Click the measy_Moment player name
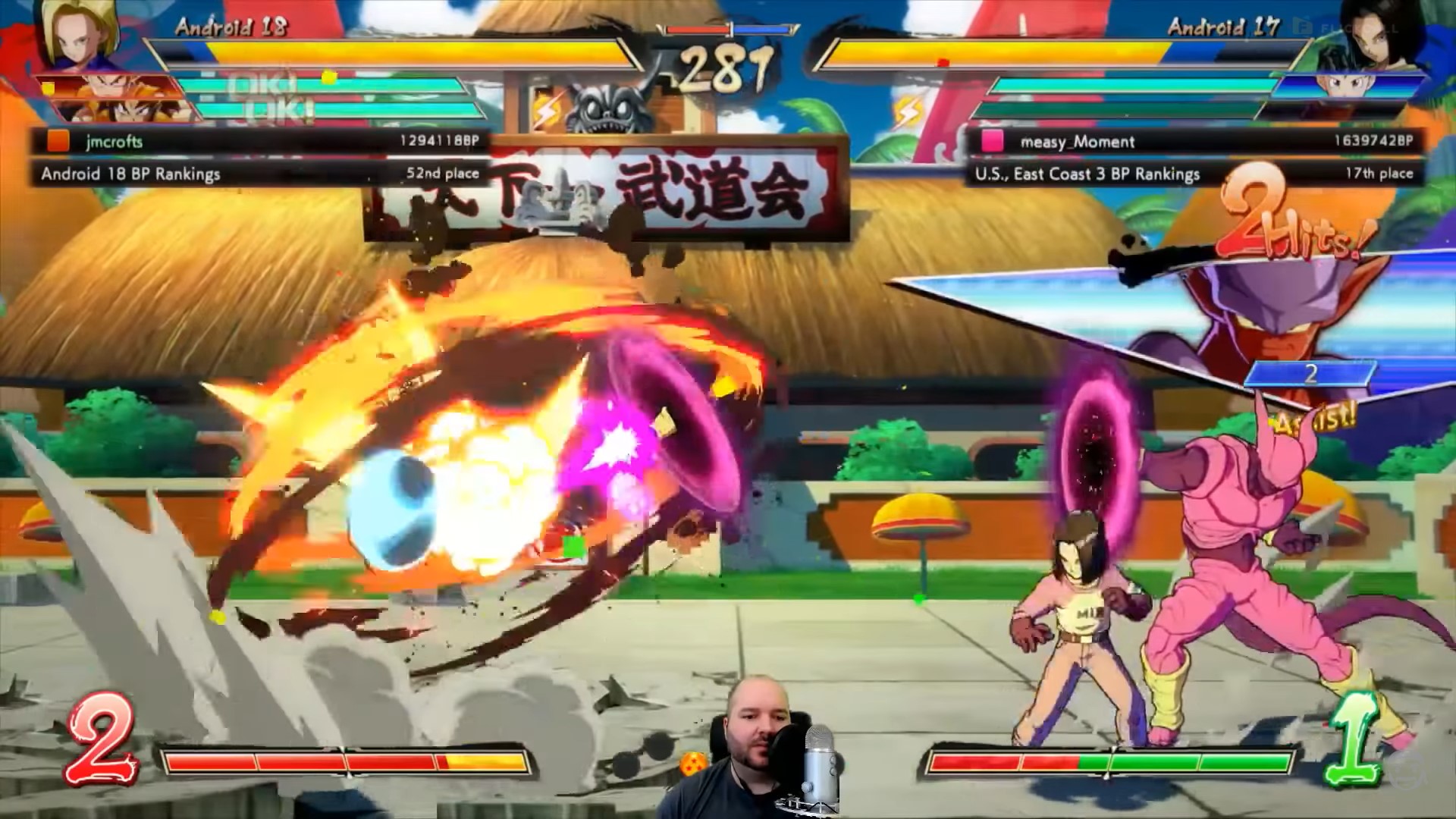Viewport: 1456px width, 819px height. 1077,141
